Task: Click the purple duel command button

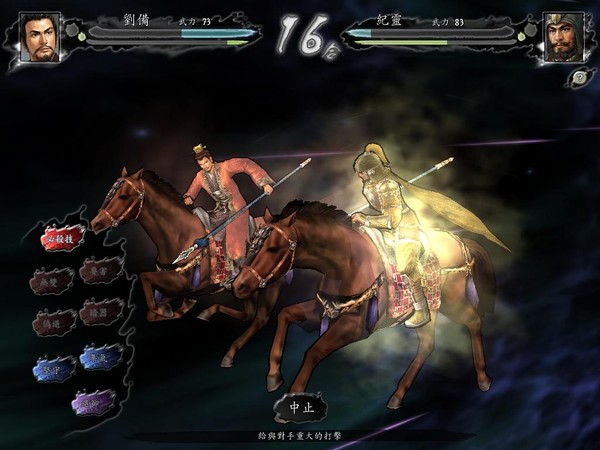Action: coord(93,401)
